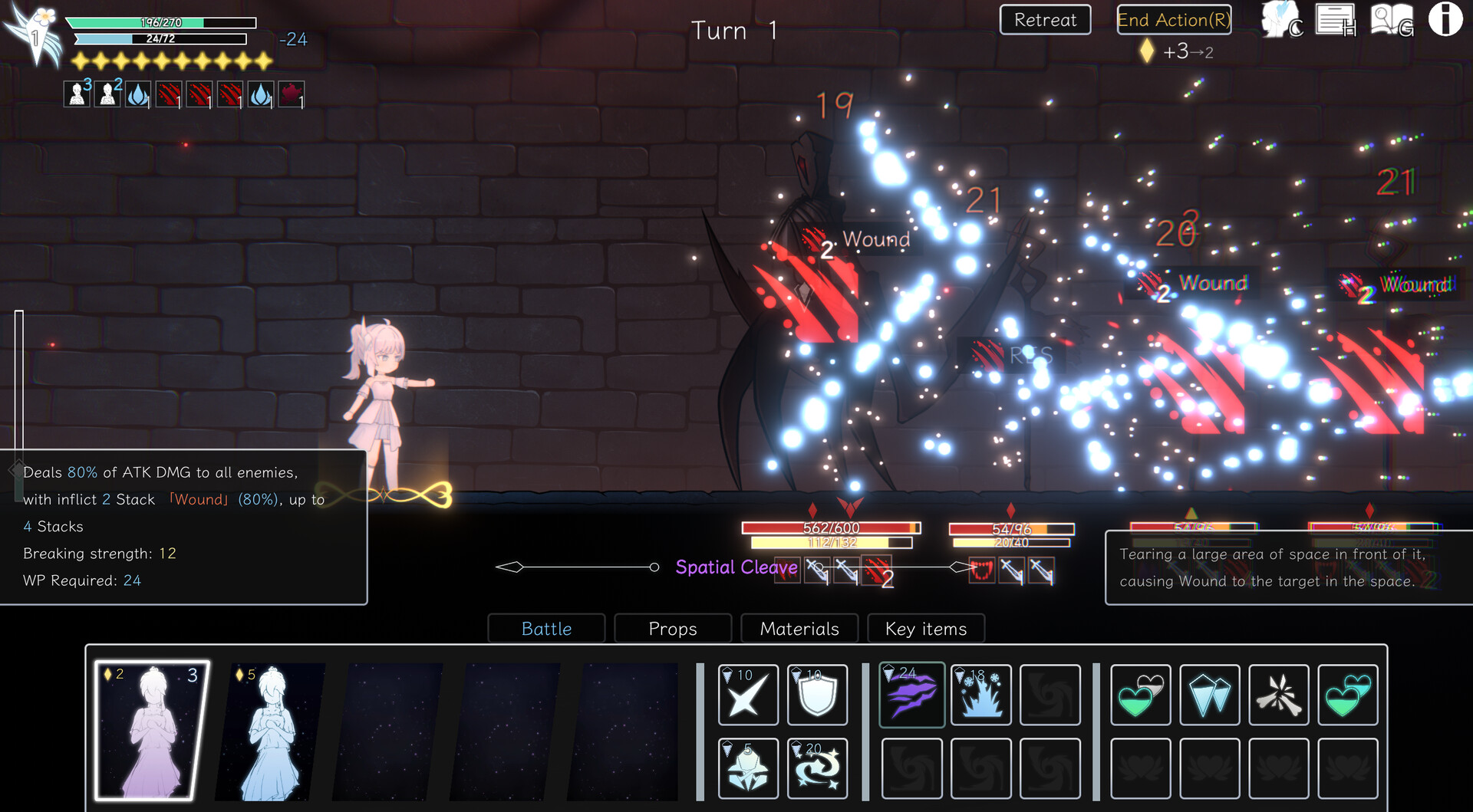
Task: Use the green heart healing item
Action: [x=1141, y=695]
